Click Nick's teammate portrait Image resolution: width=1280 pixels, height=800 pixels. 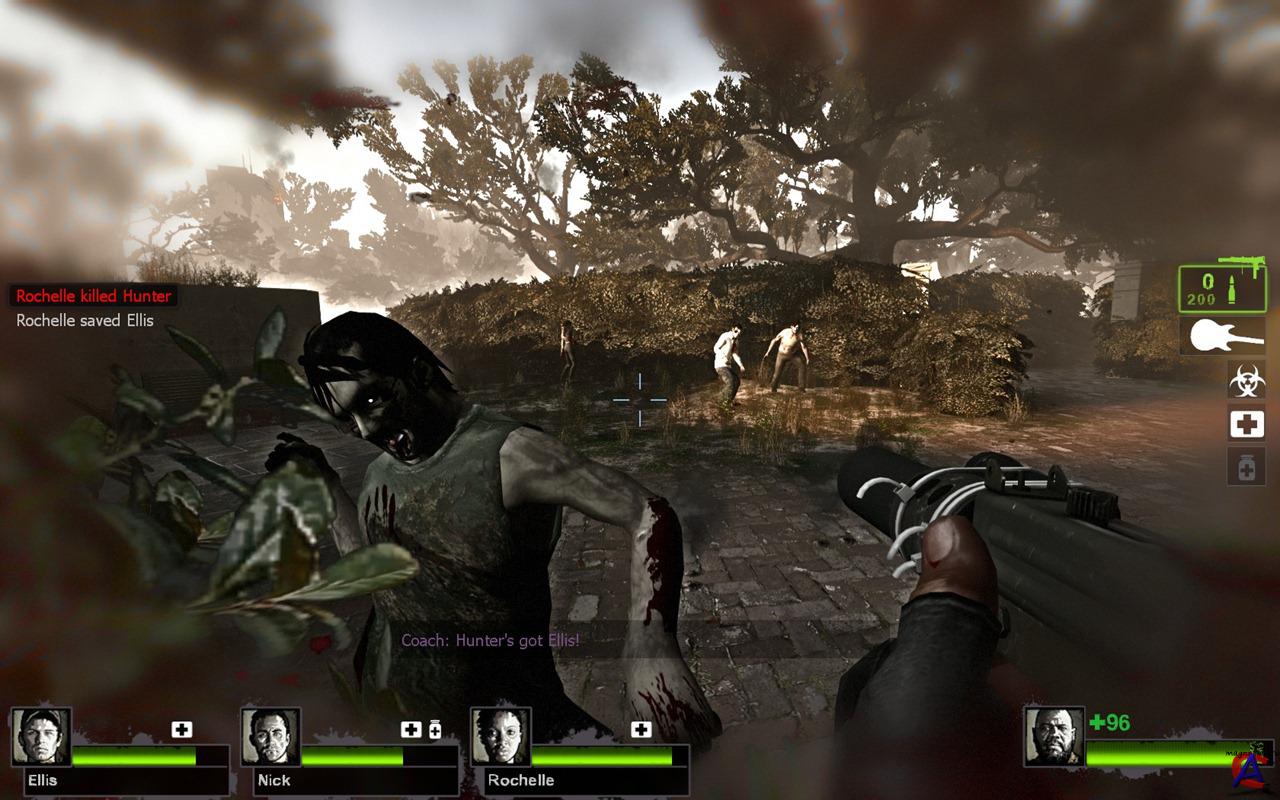pos(271,737)
